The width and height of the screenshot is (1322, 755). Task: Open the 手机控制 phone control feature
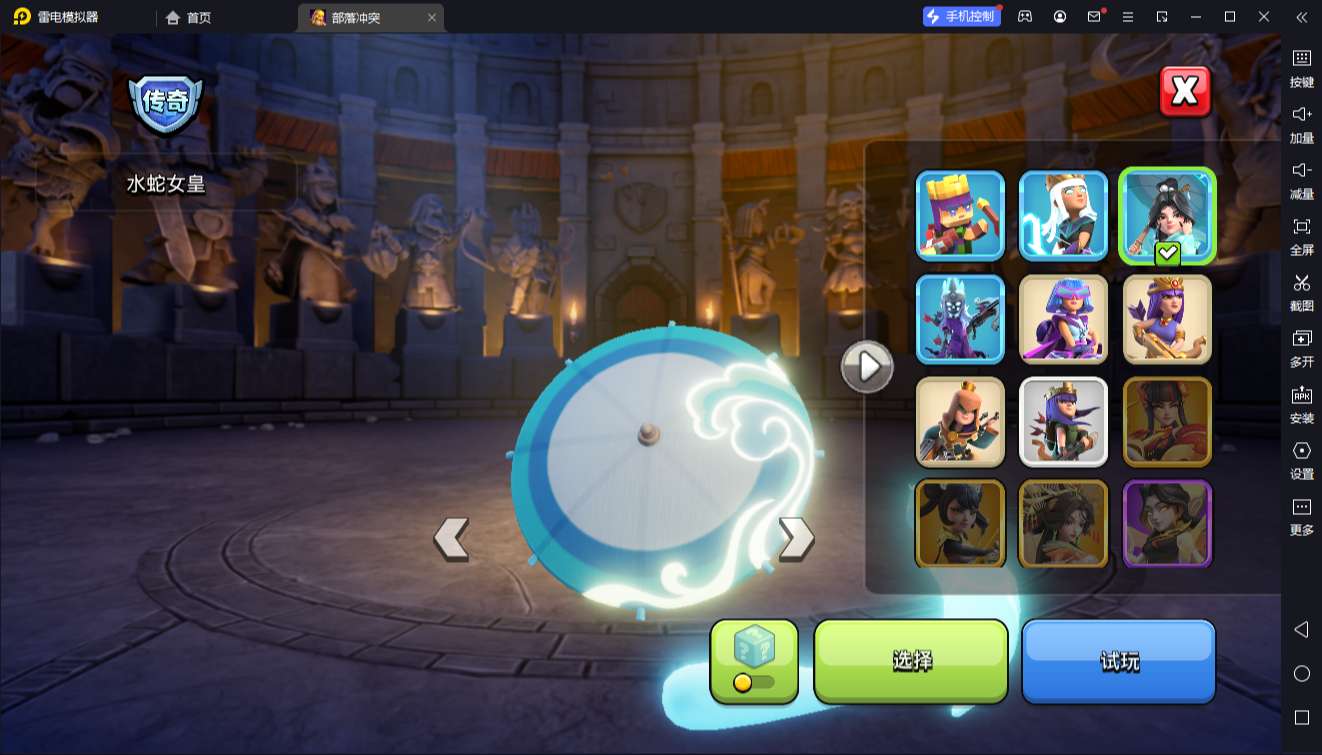coord(961,16)
